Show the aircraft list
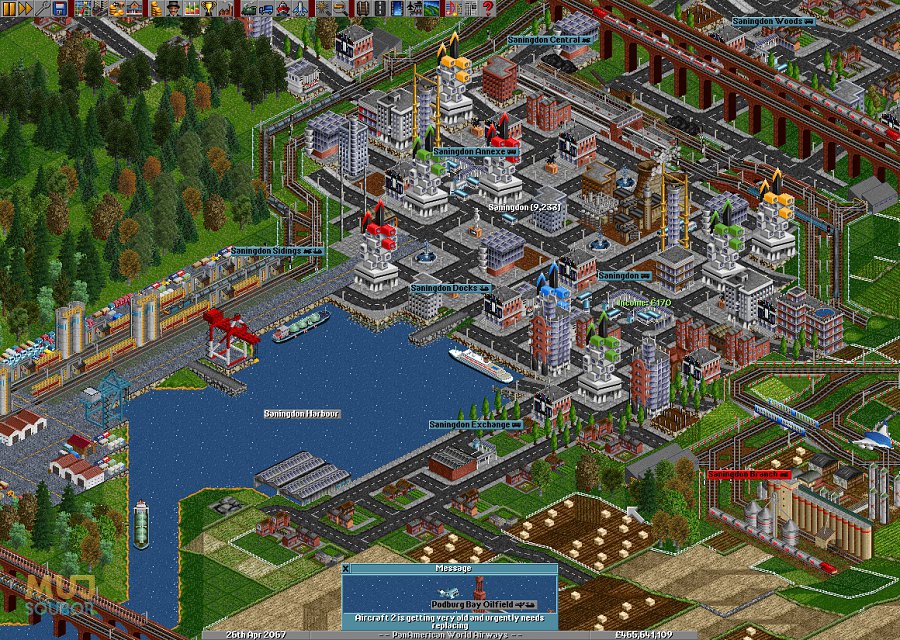900x640 pixels. (300, 9)
